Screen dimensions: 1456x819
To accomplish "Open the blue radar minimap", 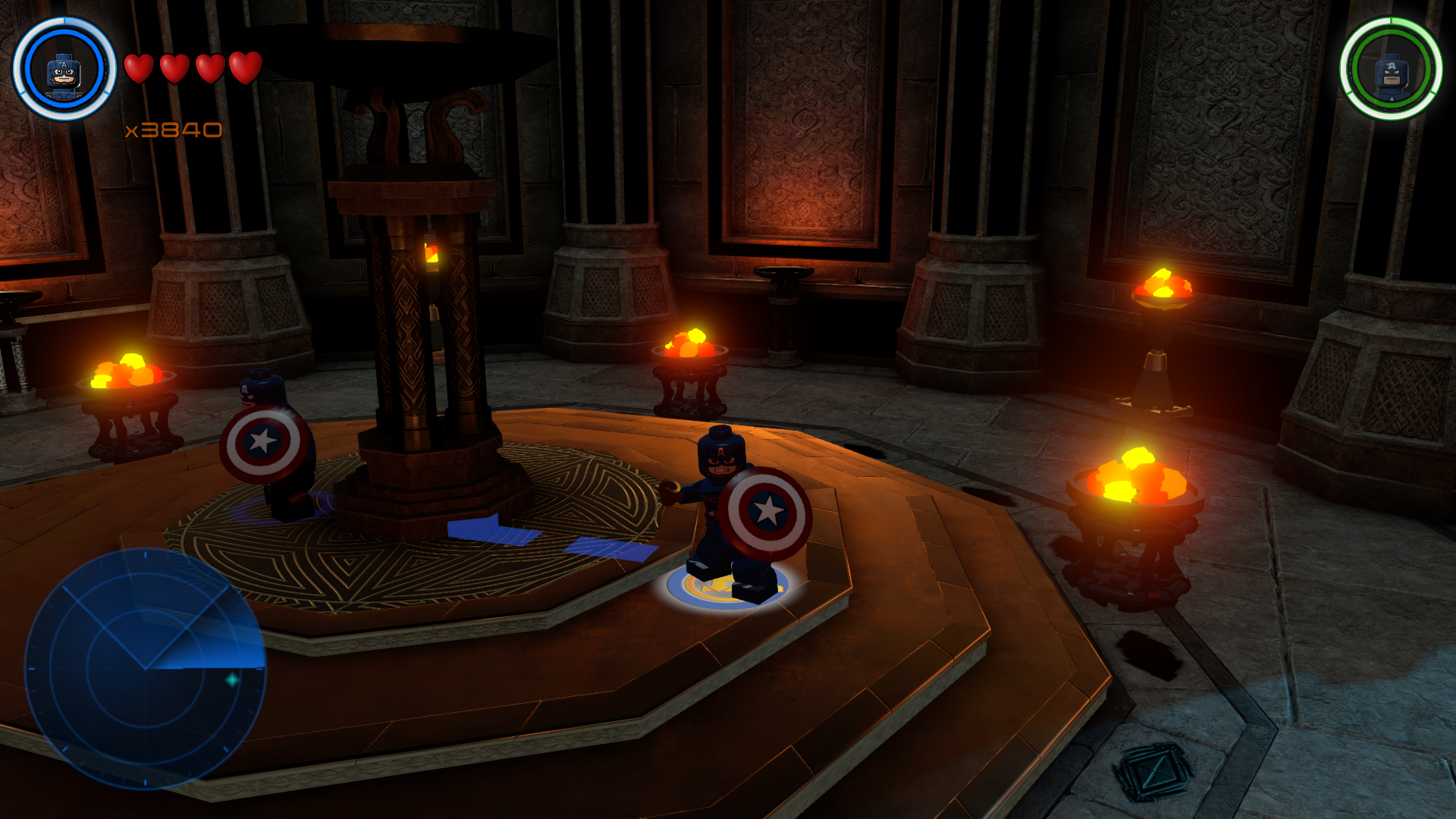I will (145, 669).
